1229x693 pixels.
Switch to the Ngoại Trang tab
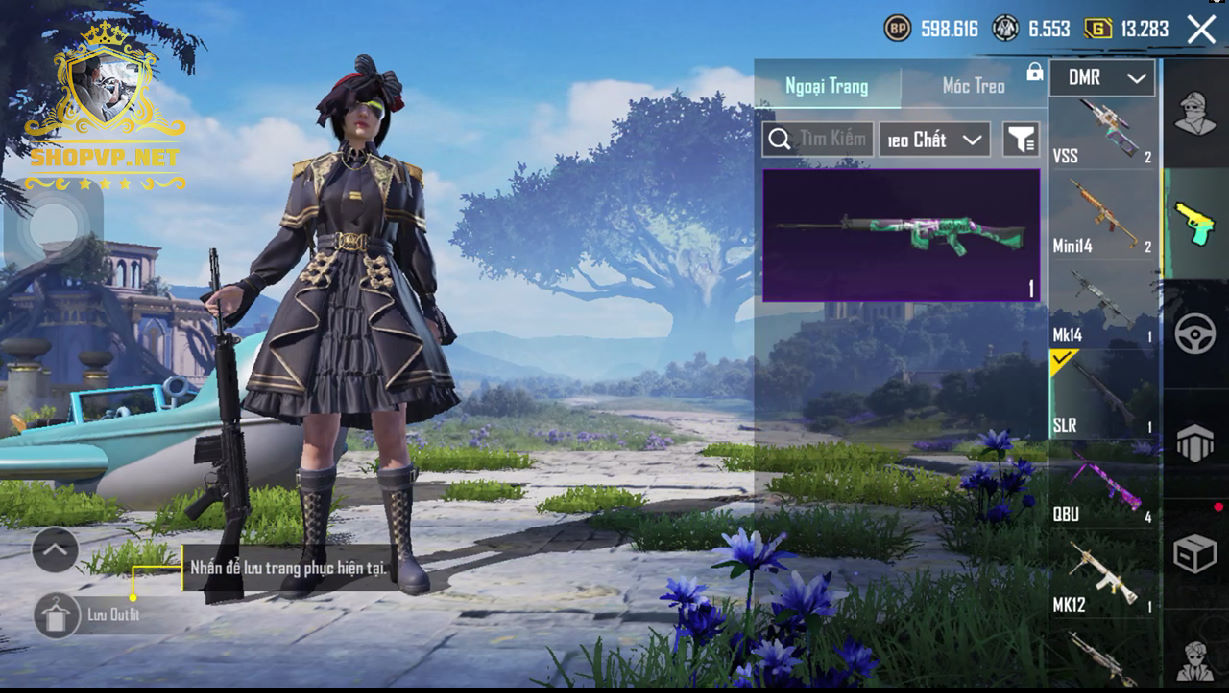[827, 86]
